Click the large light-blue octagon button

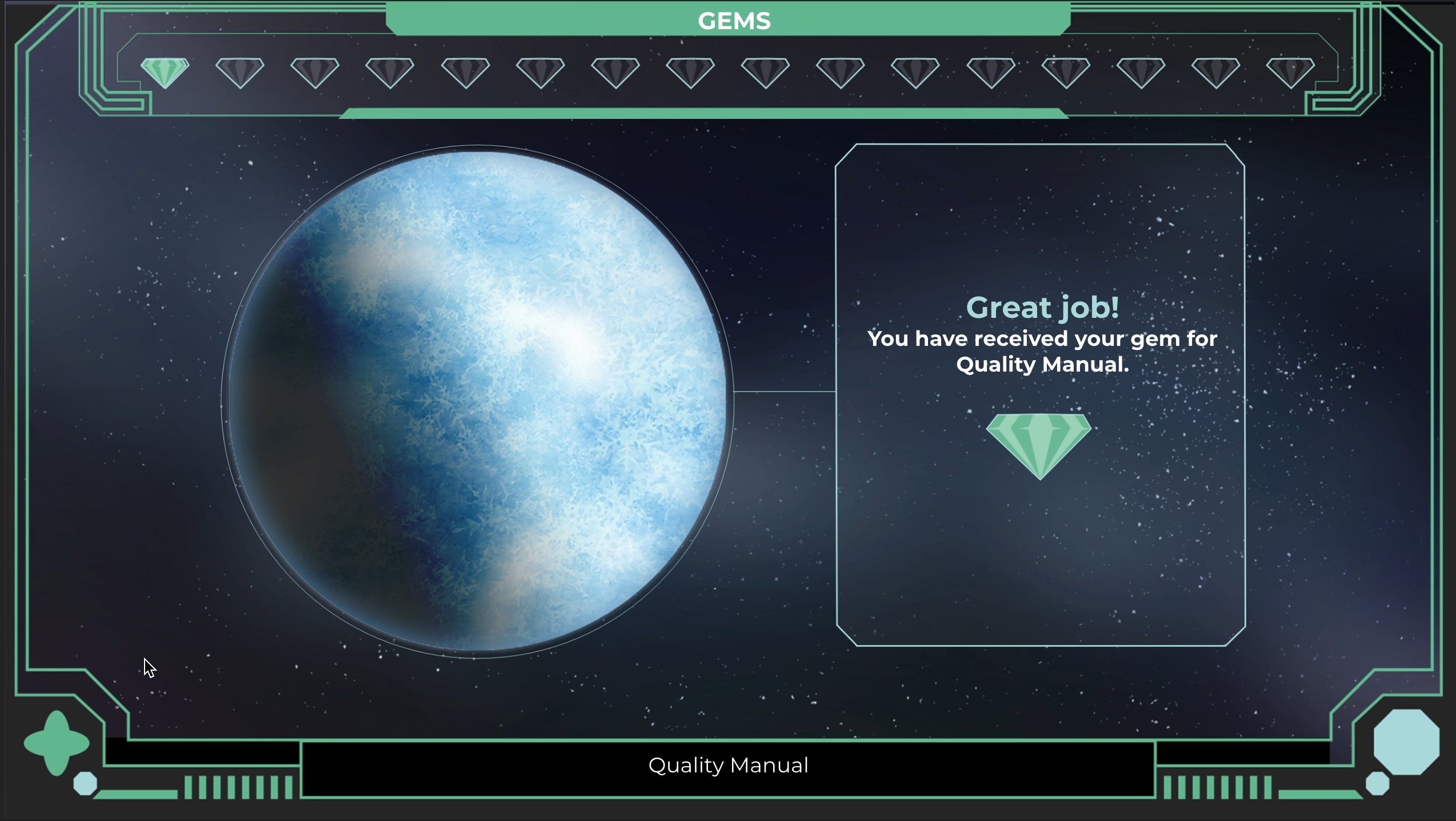1406,742
